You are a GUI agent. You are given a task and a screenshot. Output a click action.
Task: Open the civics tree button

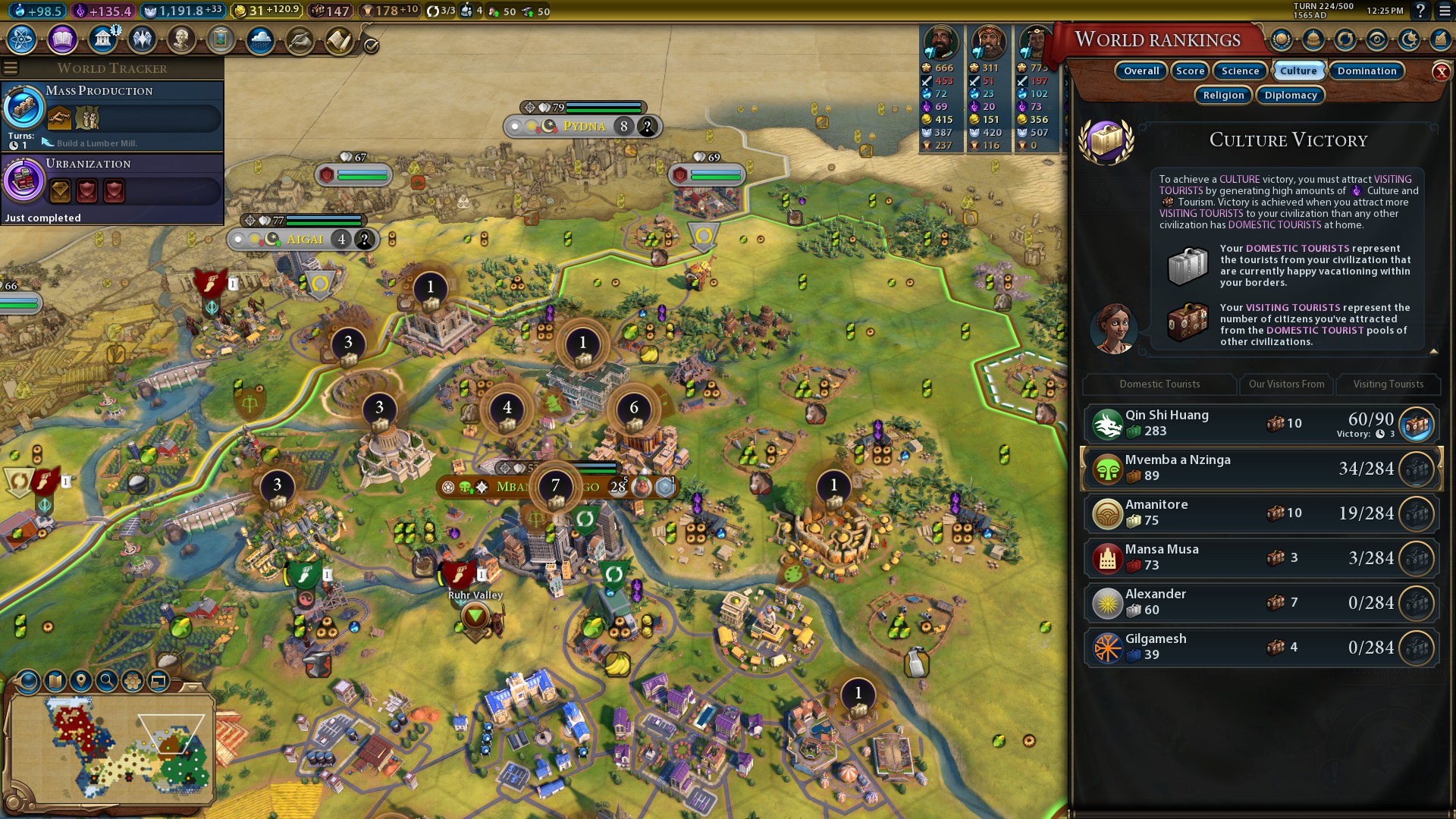pos(62,39)
